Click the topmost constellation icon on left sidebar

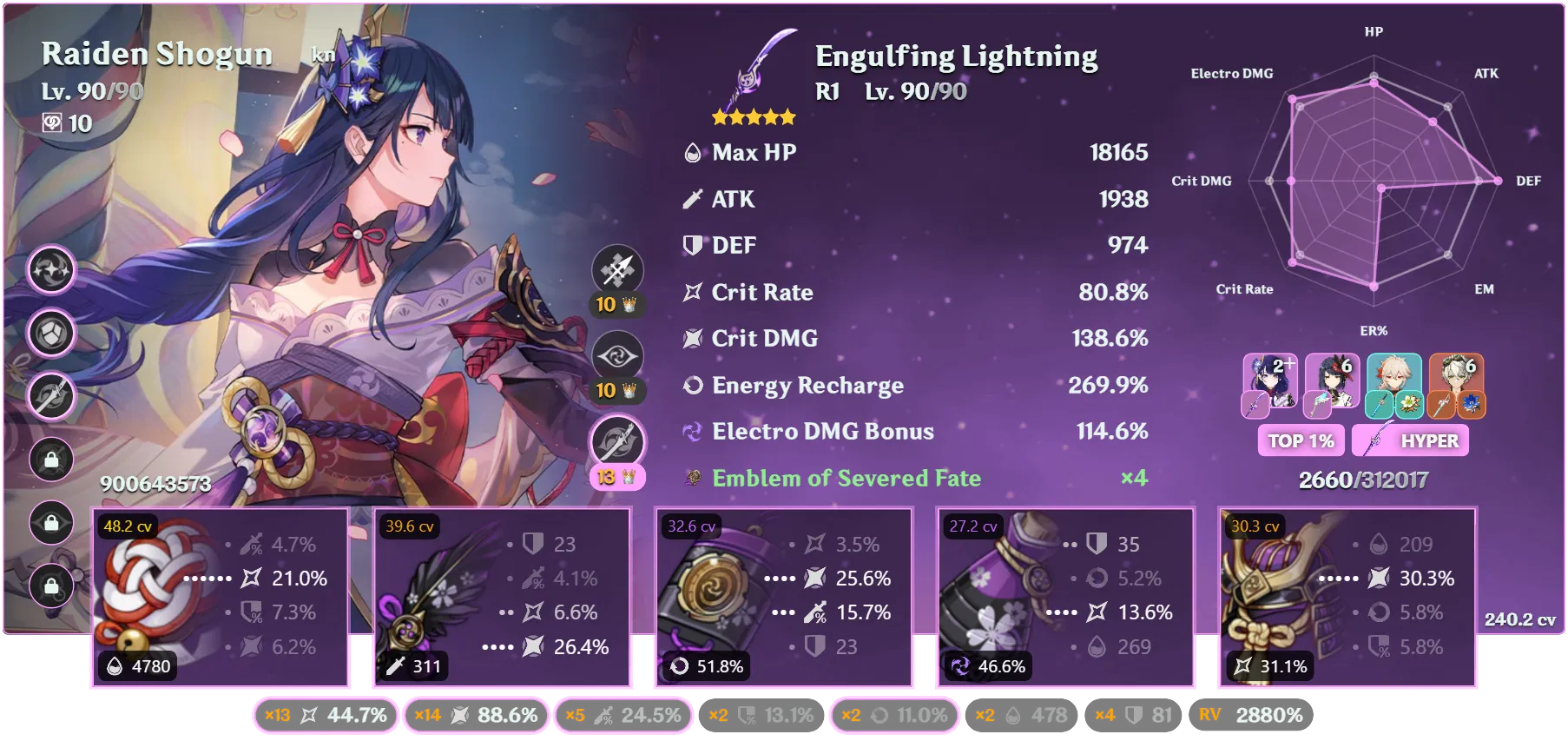(x=50, y=269)
